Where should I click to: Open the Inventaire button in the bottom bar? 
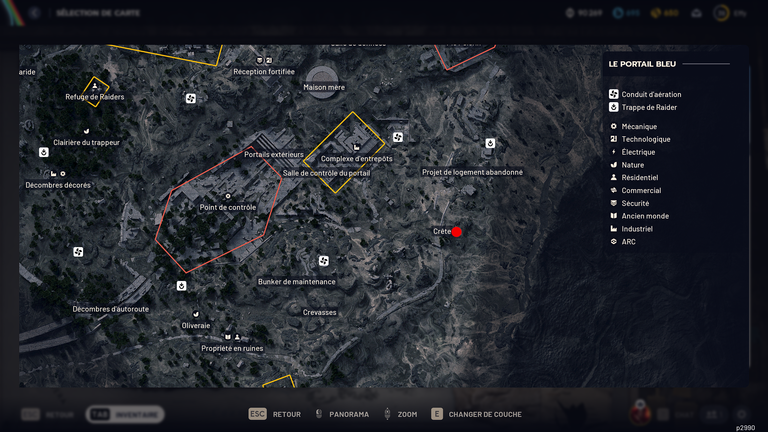(125, 414)
